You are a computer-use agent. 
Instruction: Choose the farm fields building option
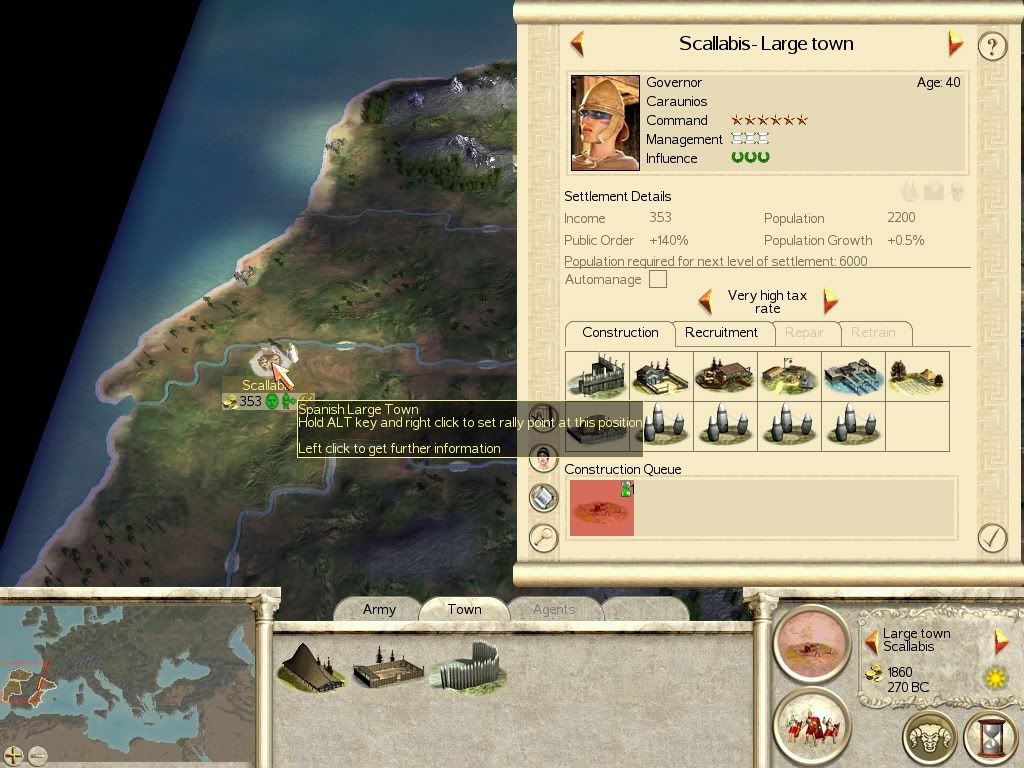(917, 376)
